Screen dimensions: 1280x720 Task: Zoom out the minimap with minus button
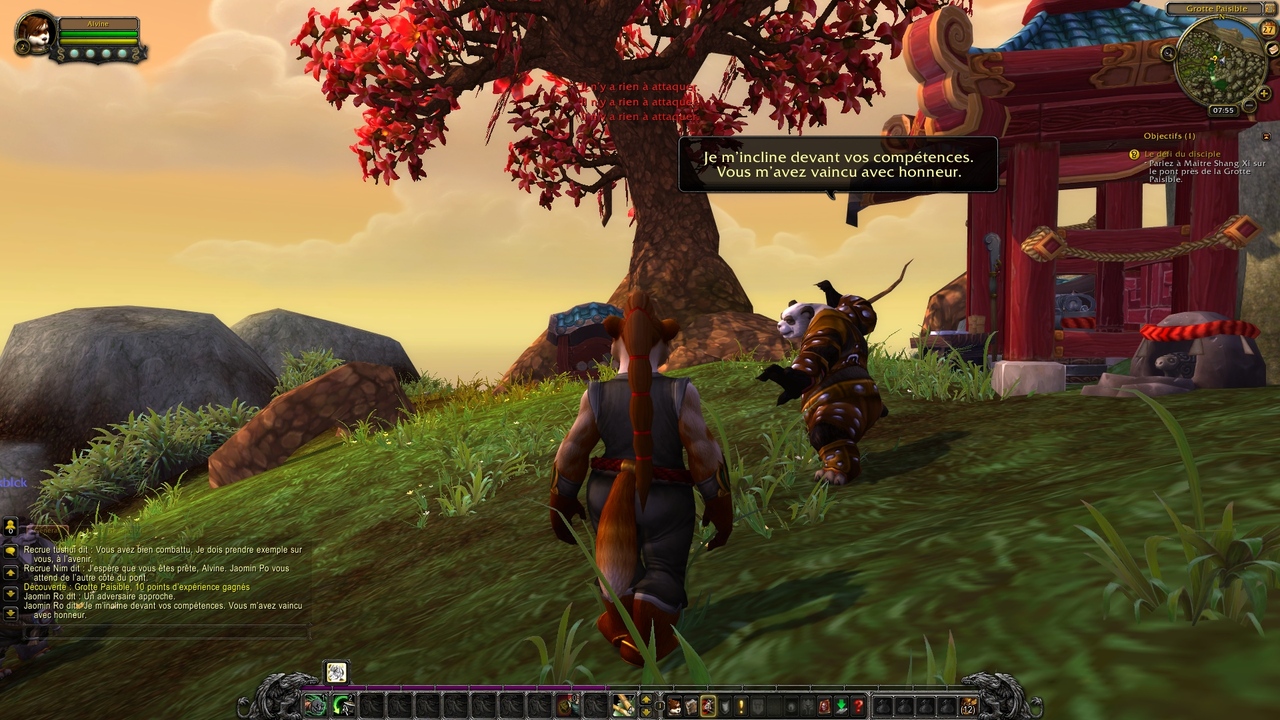(x=1248, y=106)
